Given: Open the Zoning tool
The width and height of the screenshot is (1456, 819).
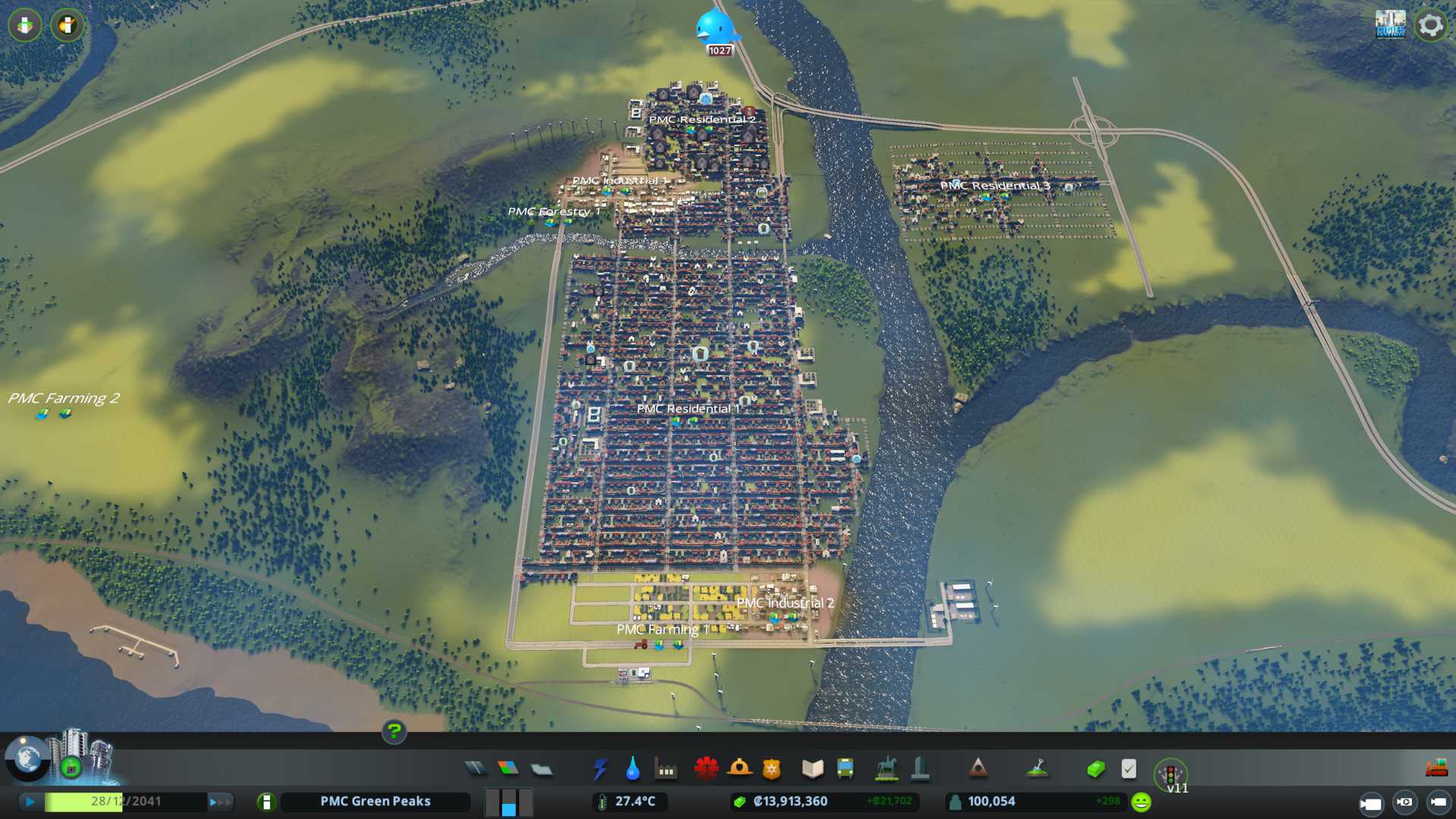Looking at the screenshot, I should pyautogui.click(x=508, y=769).
